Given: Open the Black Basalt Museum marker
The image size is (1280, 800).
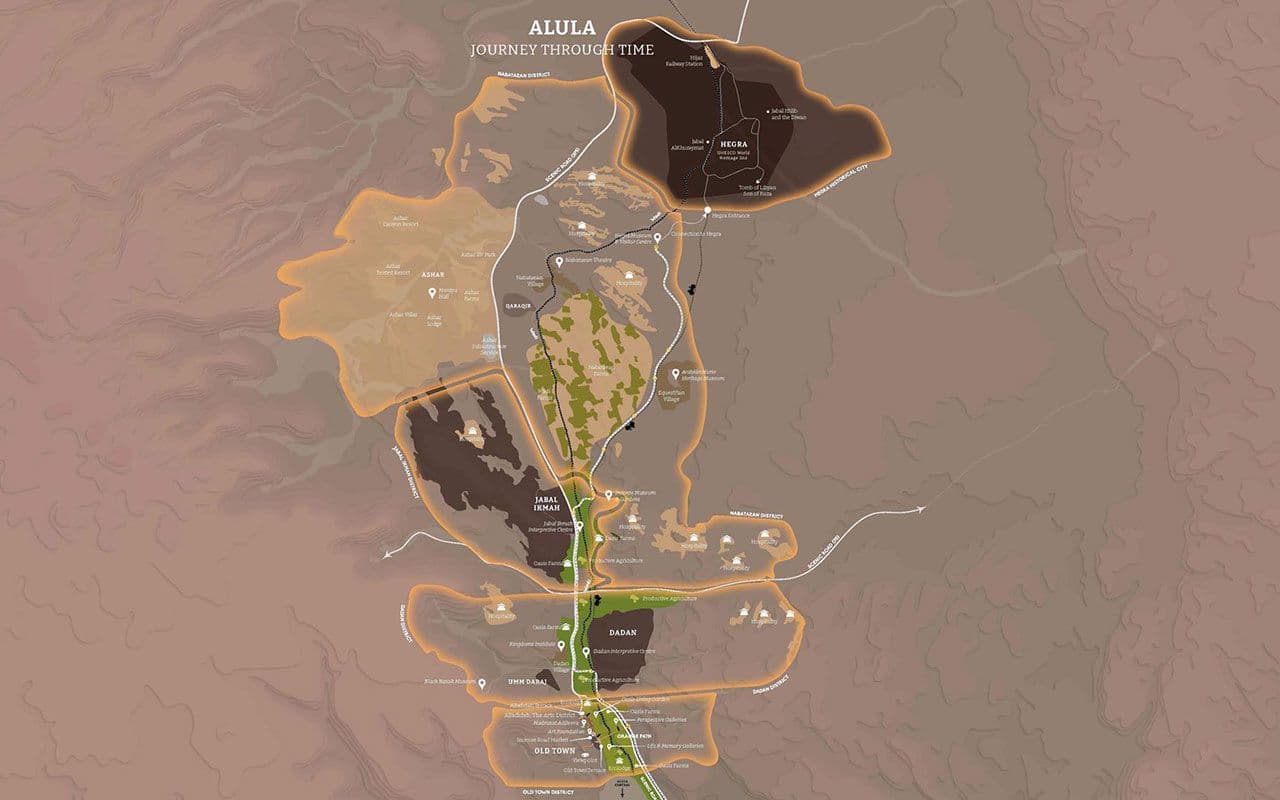Looking at the screenshot, I should tap(482, 684).
